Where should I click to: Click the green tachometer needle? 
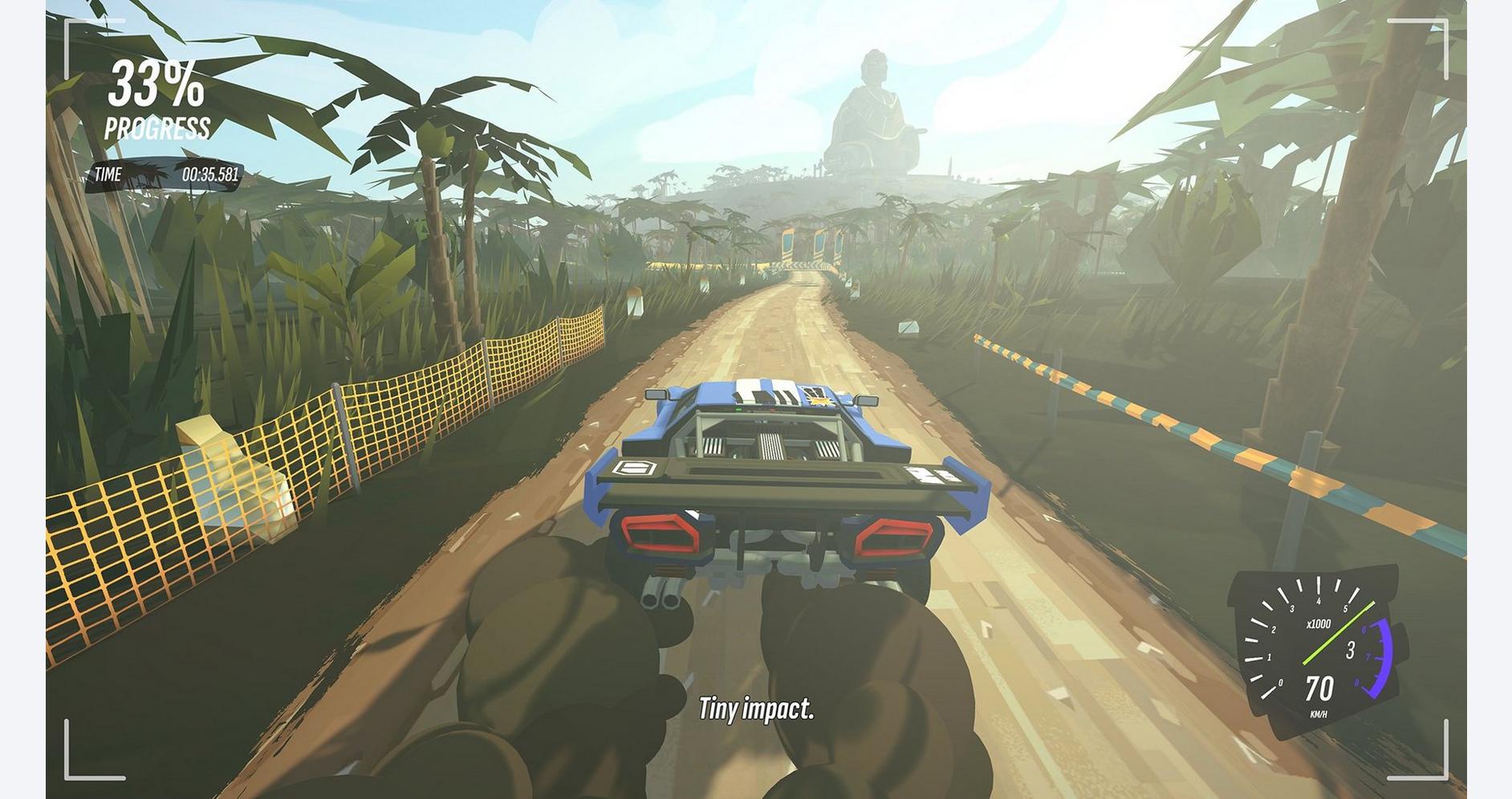pyautogui.click(x=1339, y=632)
